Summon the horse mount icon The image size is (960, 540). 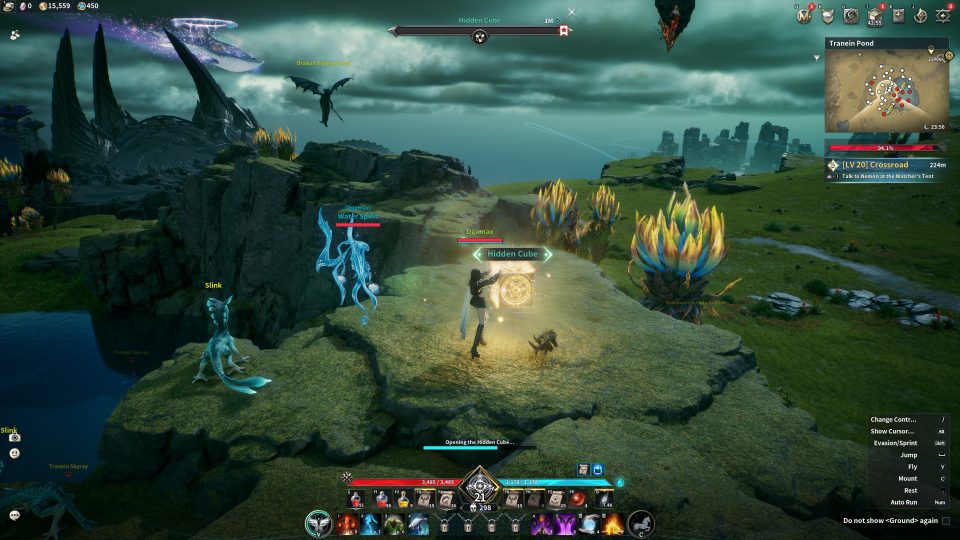tap(640, 523)
